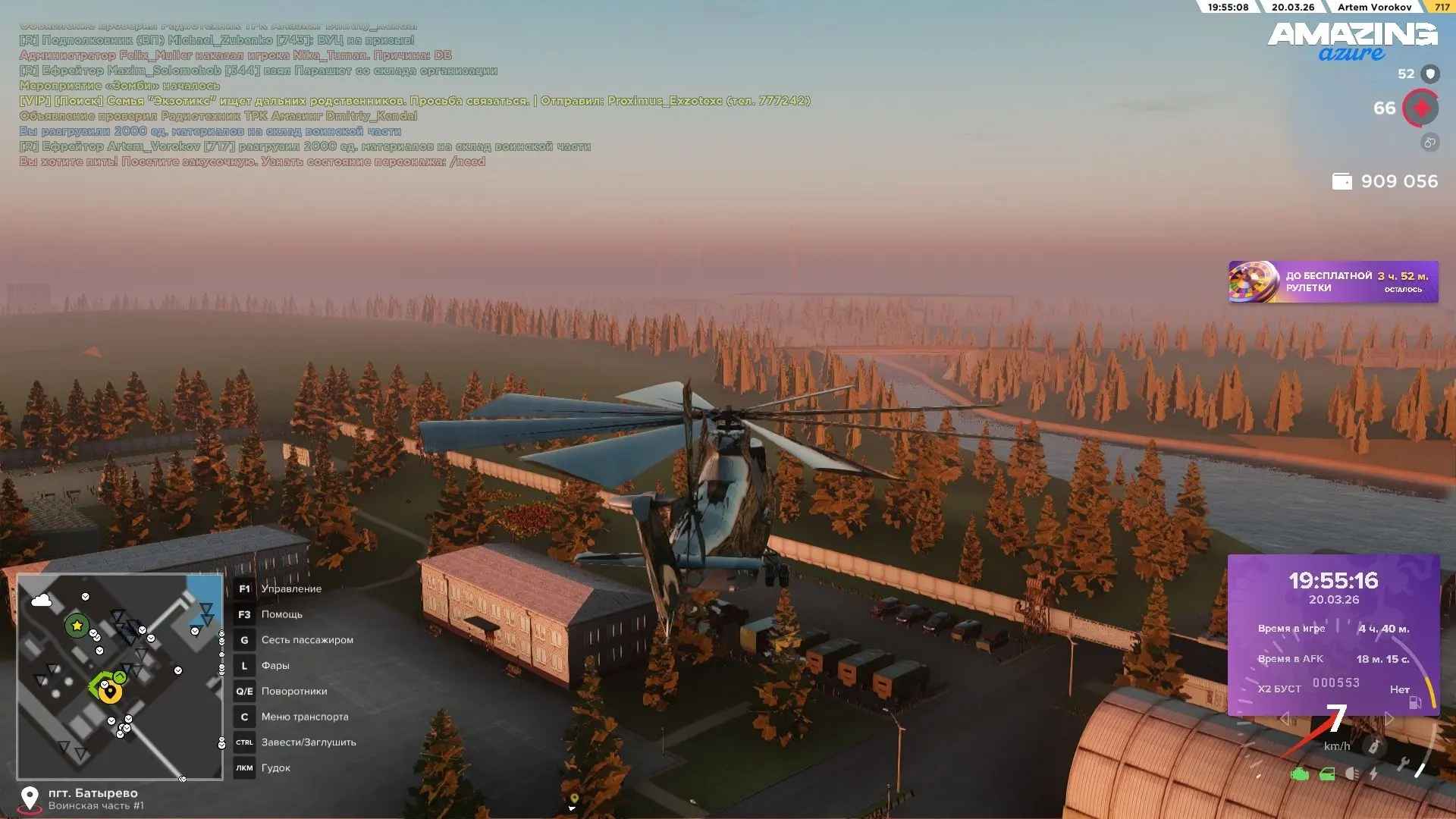Click the white cloud icon on minimap
The image size is (1456, 819).
[42, 601]
